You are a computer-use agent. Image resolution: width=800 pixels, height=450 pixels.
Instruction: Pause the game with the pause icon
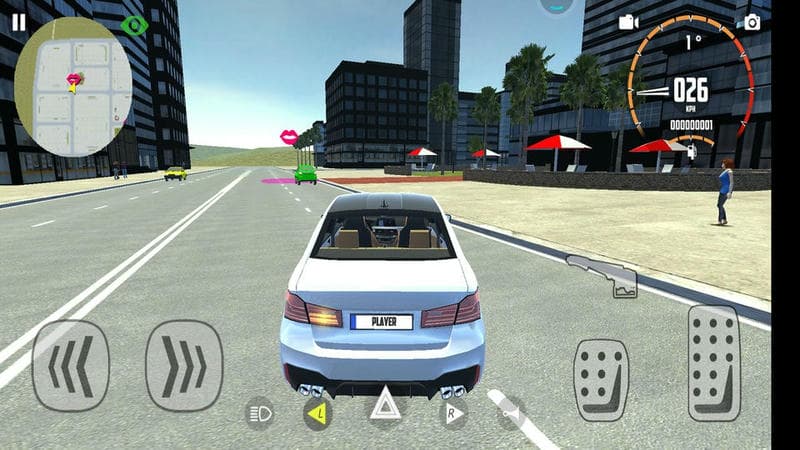pos(18,22)
